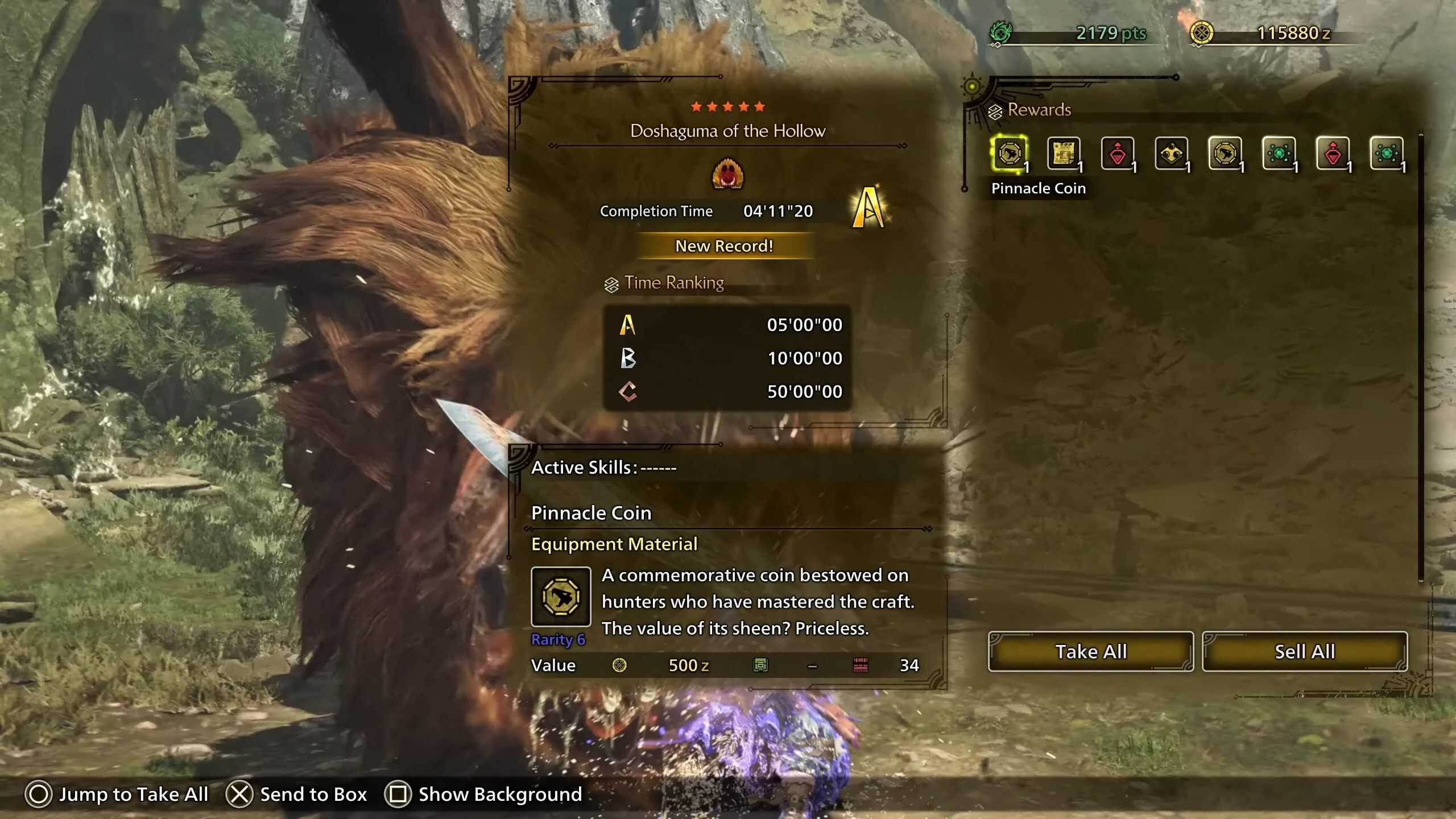Image resolution: width=1456 pixels, height=819 pixels.
Task: Click the Rarity 6 Pinnacle Coin thumbnail
Action: point(561,597)
